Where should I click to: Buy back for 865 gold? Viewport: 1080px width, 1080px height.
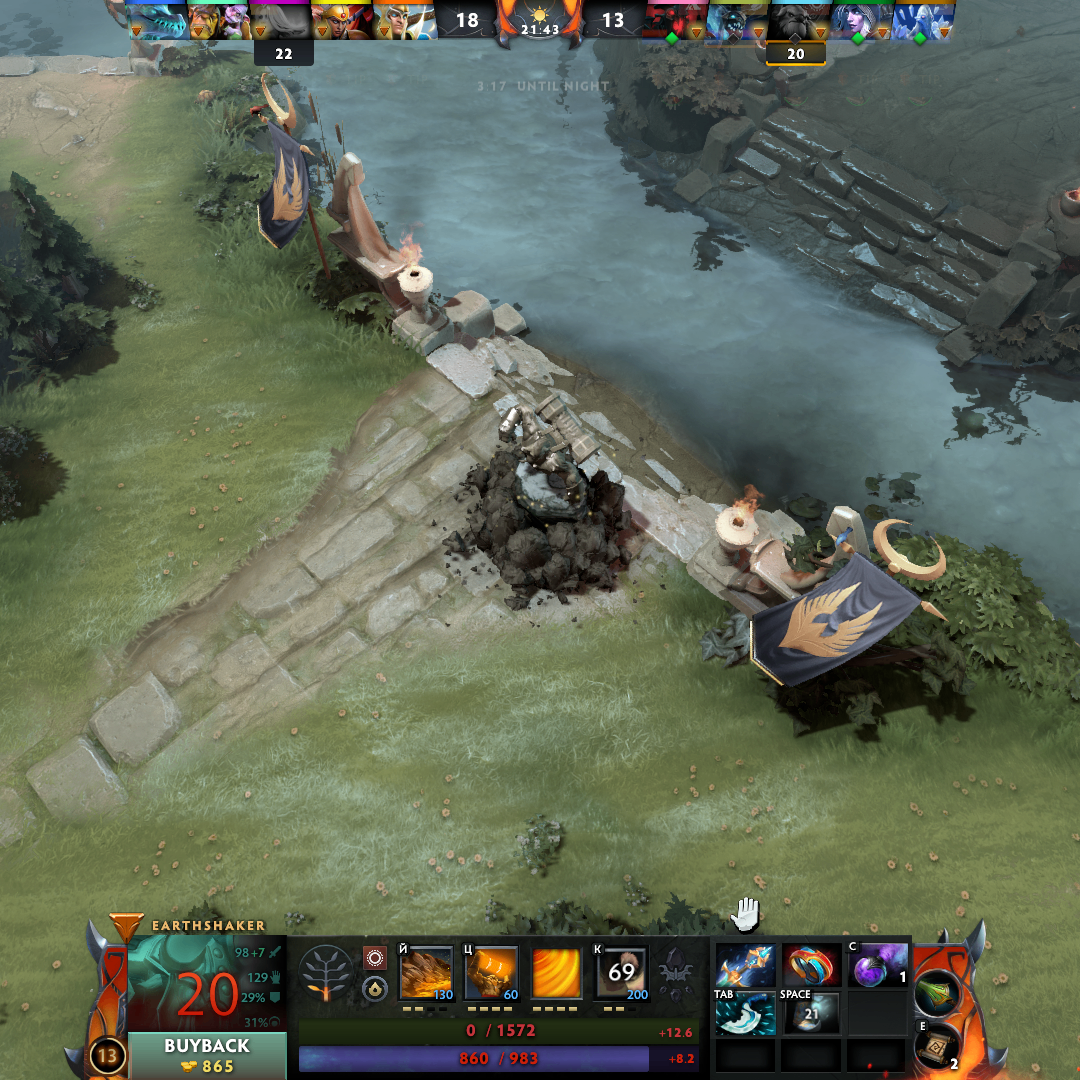click(x=207, y=1055)
